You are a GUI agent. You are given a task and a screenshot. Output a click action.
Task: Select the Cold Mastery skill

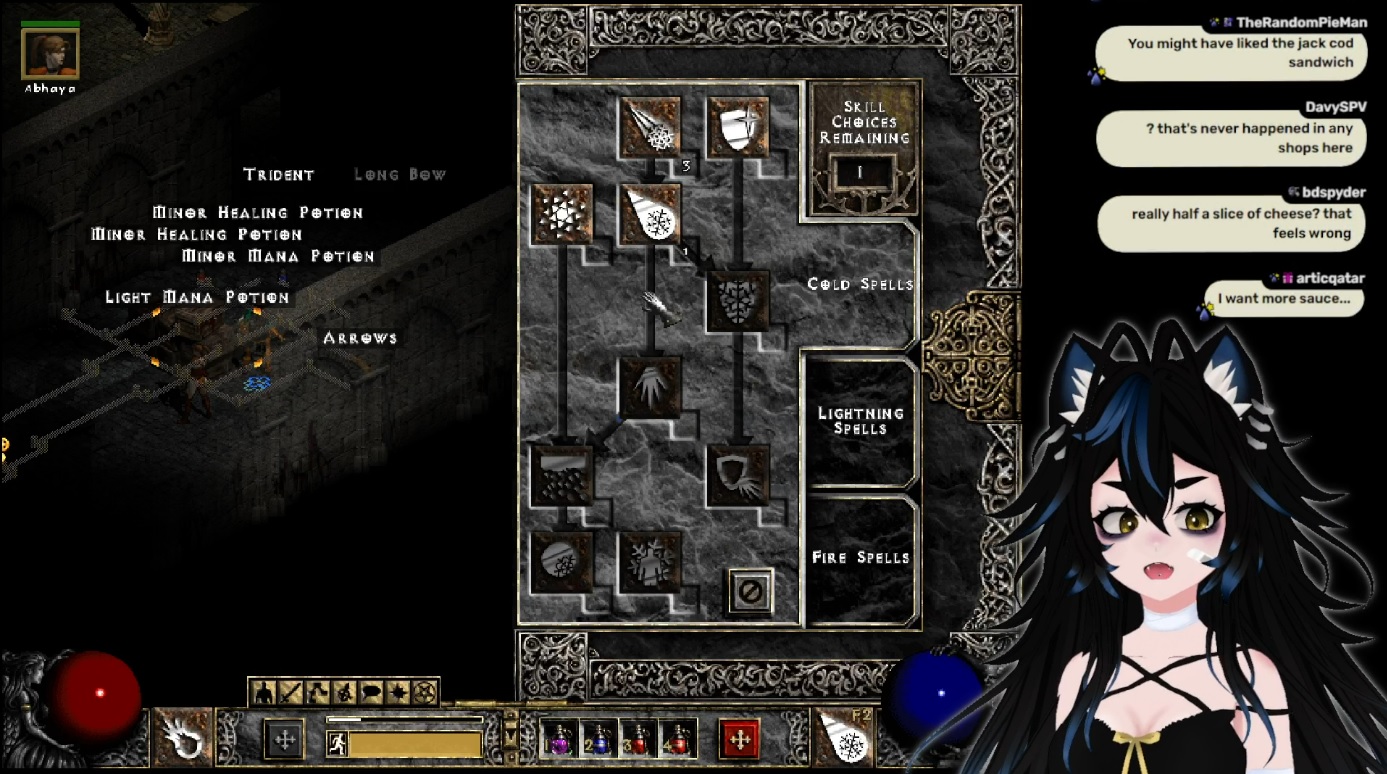(650, 561)
